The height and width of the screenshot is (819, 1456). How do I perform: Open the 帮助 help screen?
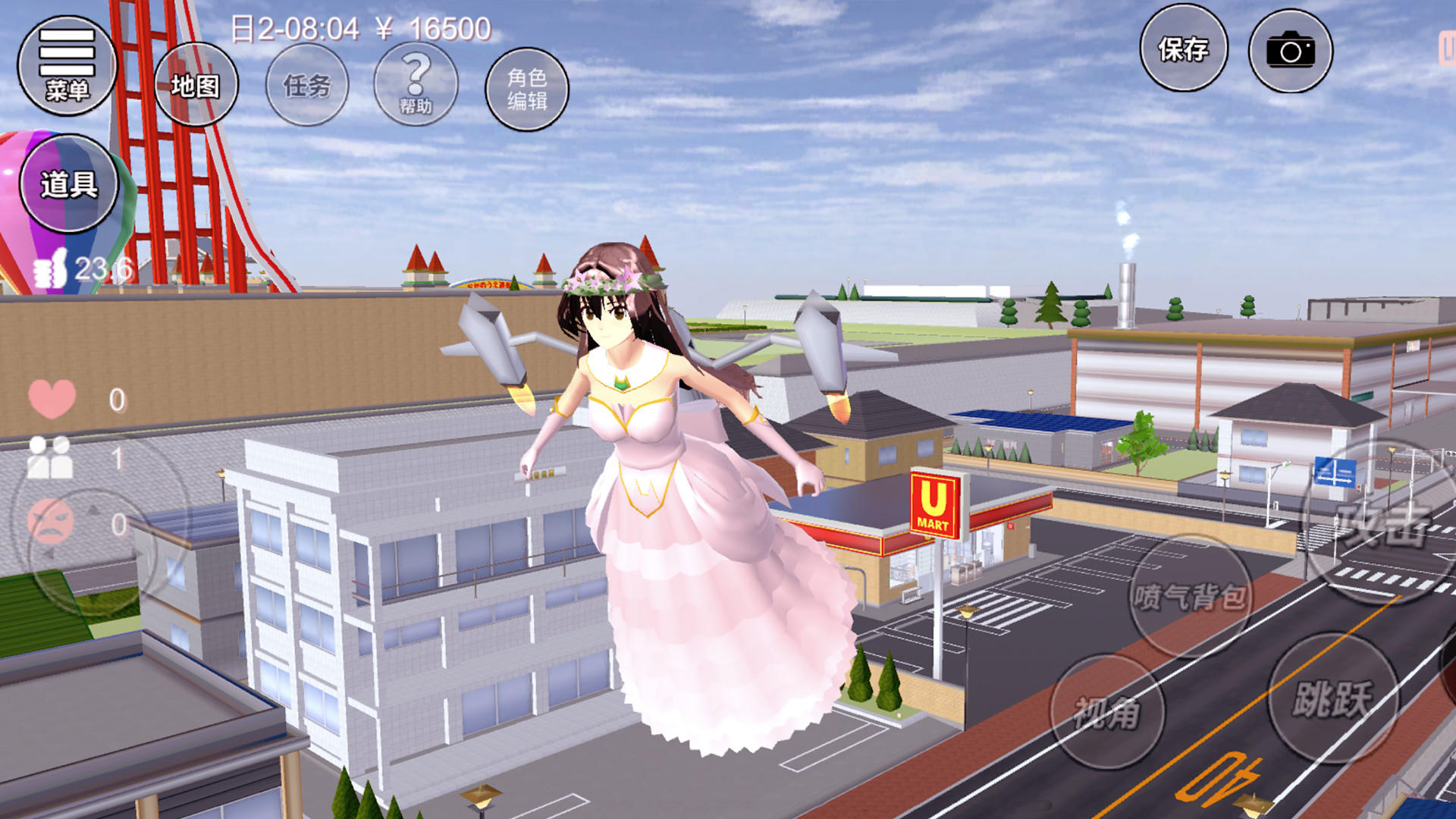416,85
